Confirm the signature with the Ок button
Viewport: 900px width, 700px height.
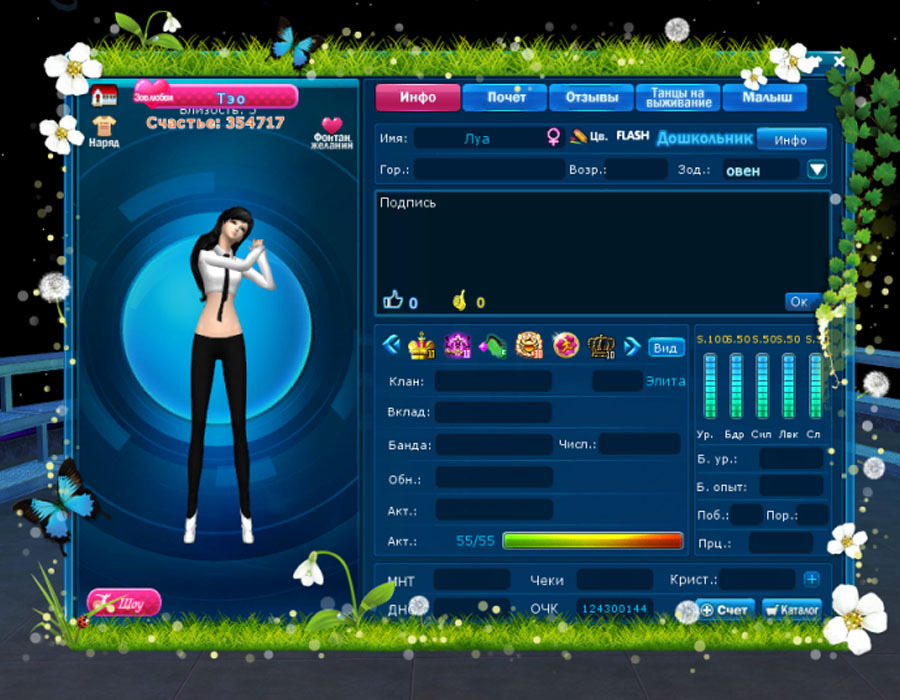coord(799,301)
